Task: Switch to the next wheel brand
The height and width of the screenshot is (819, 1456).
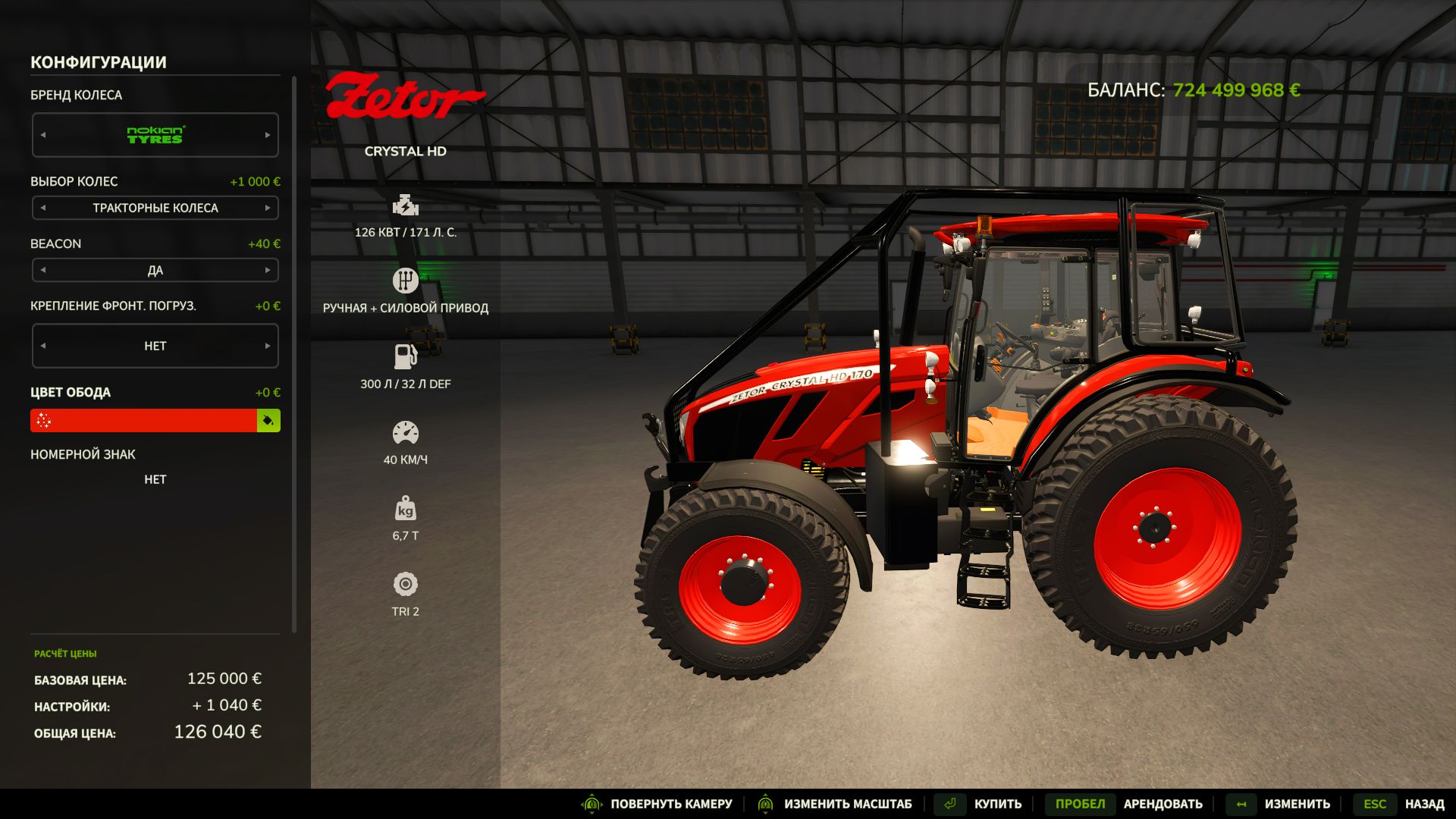Action: point(268,135)
